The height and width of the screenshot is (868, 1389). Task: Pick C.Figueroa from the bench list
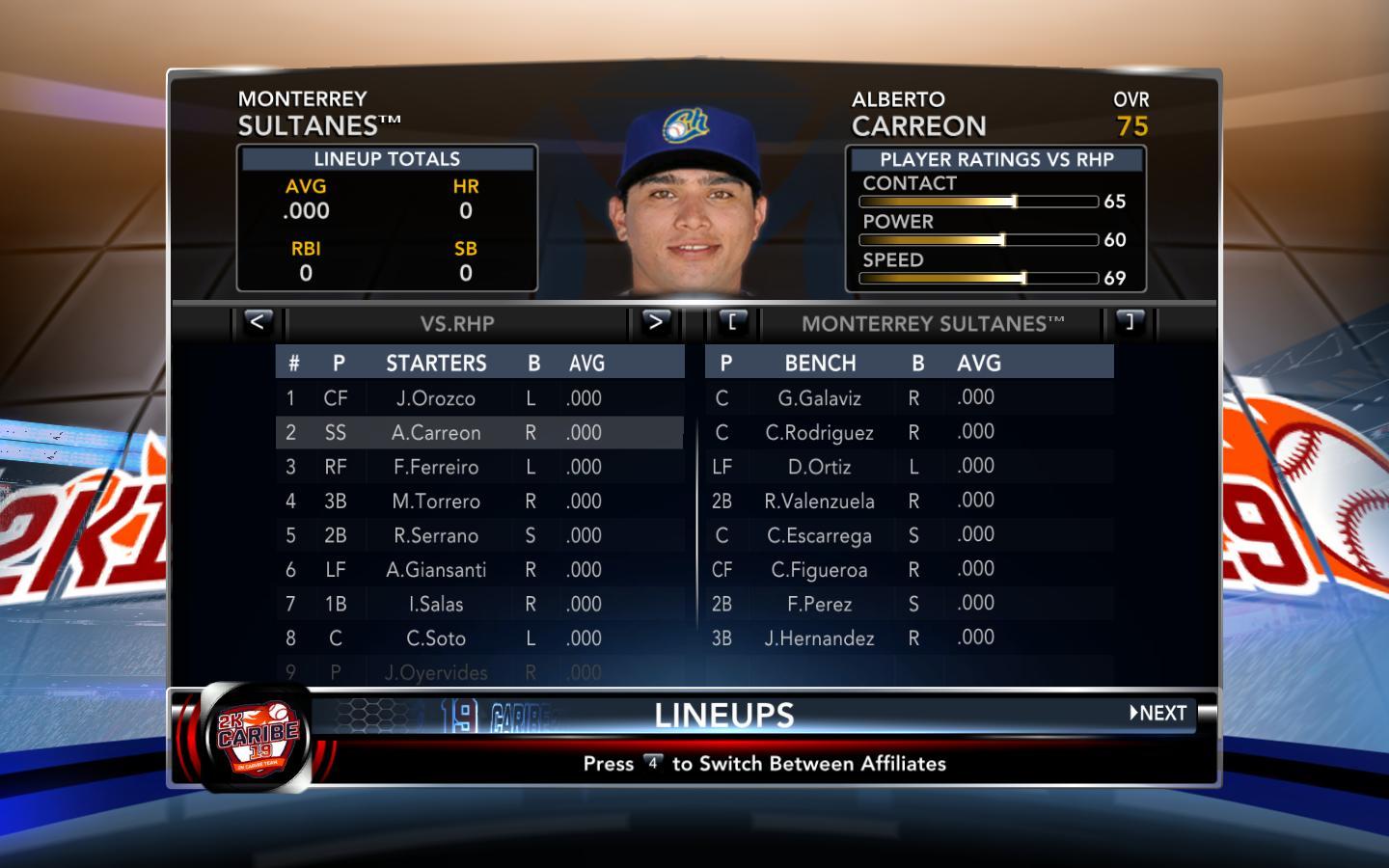pos(819,570)
